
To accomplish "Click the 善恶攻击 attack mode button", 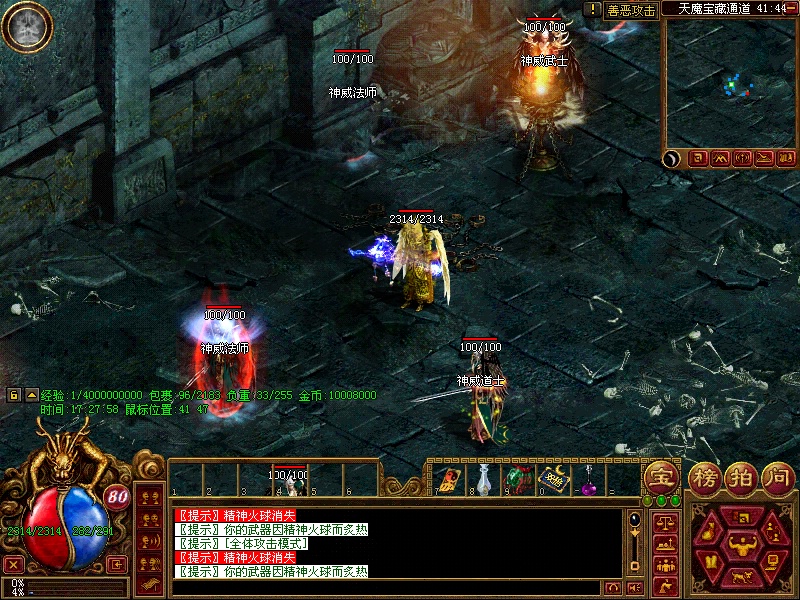I will [631, 10].
